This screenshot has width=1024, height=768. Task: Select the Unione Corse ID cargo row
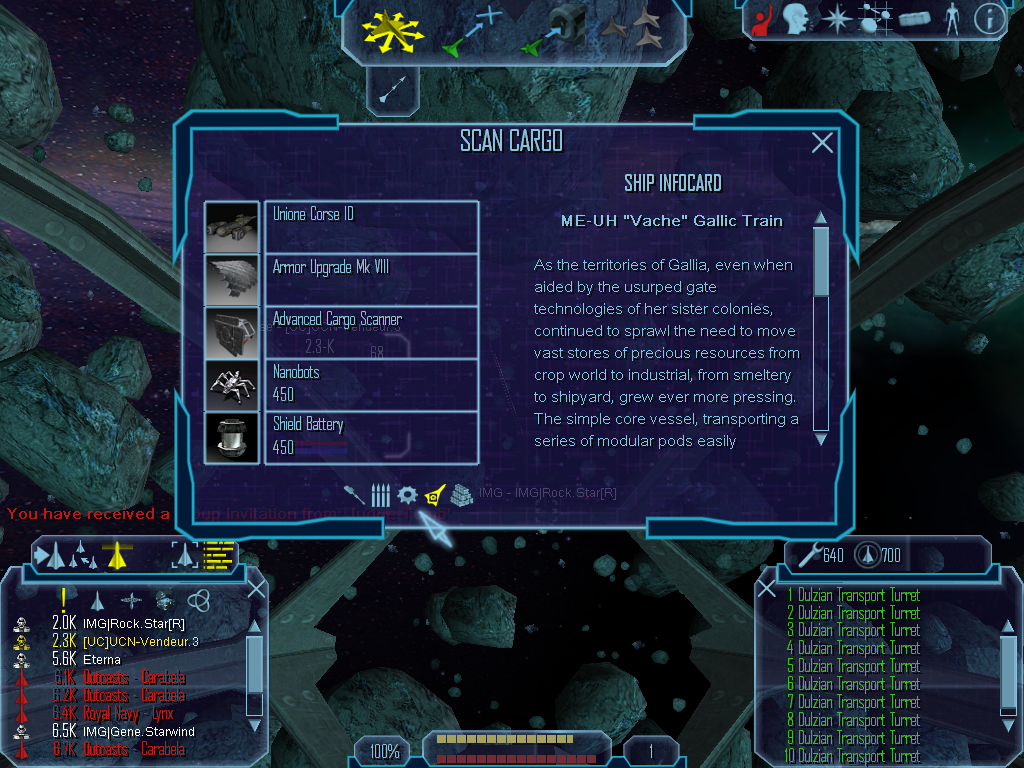pos(370,227)
